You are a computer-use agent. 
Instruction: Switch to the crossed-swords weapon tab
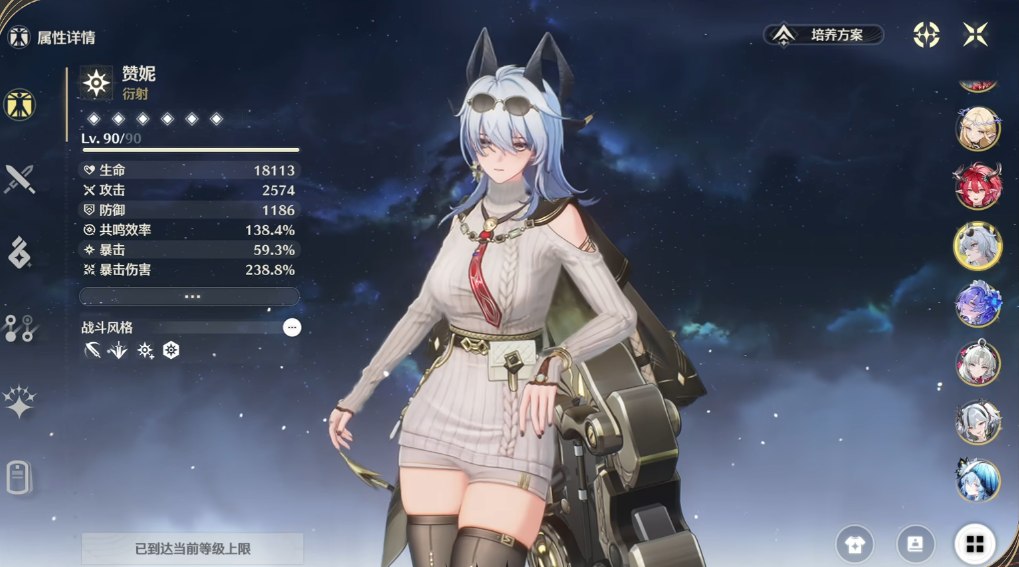[x=20, y=179]
